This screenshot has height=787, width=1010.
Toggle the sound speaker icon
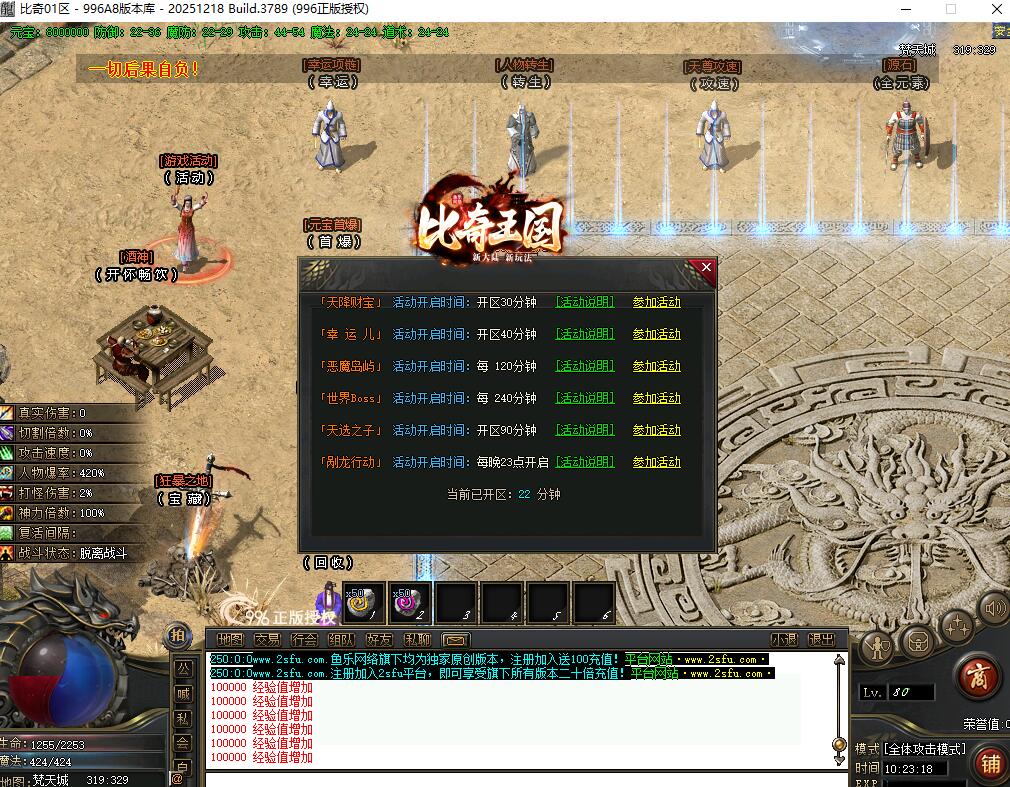[x=993, y=607]
